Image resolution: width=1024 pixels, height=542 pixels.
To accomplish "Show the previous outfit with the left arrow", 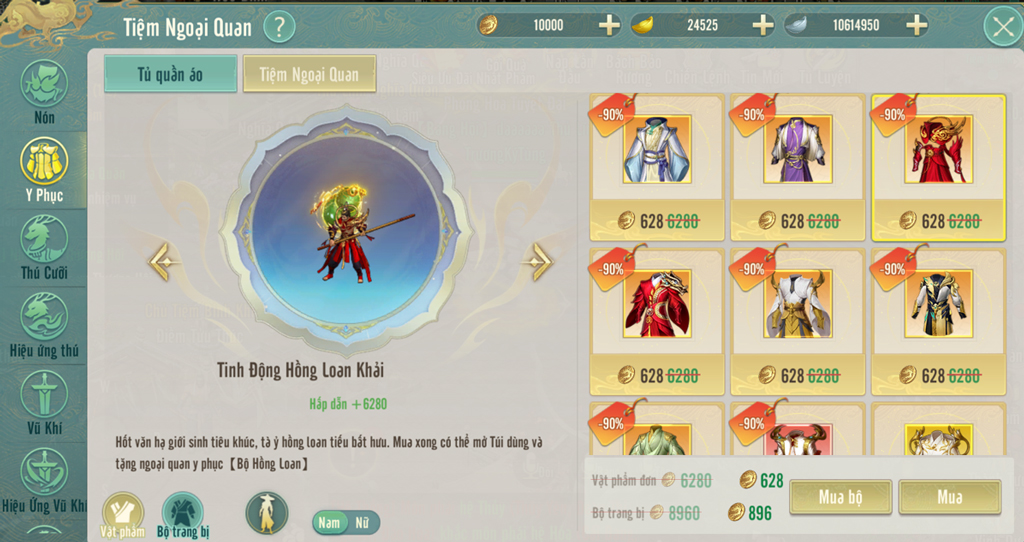I will click(165, 262).
